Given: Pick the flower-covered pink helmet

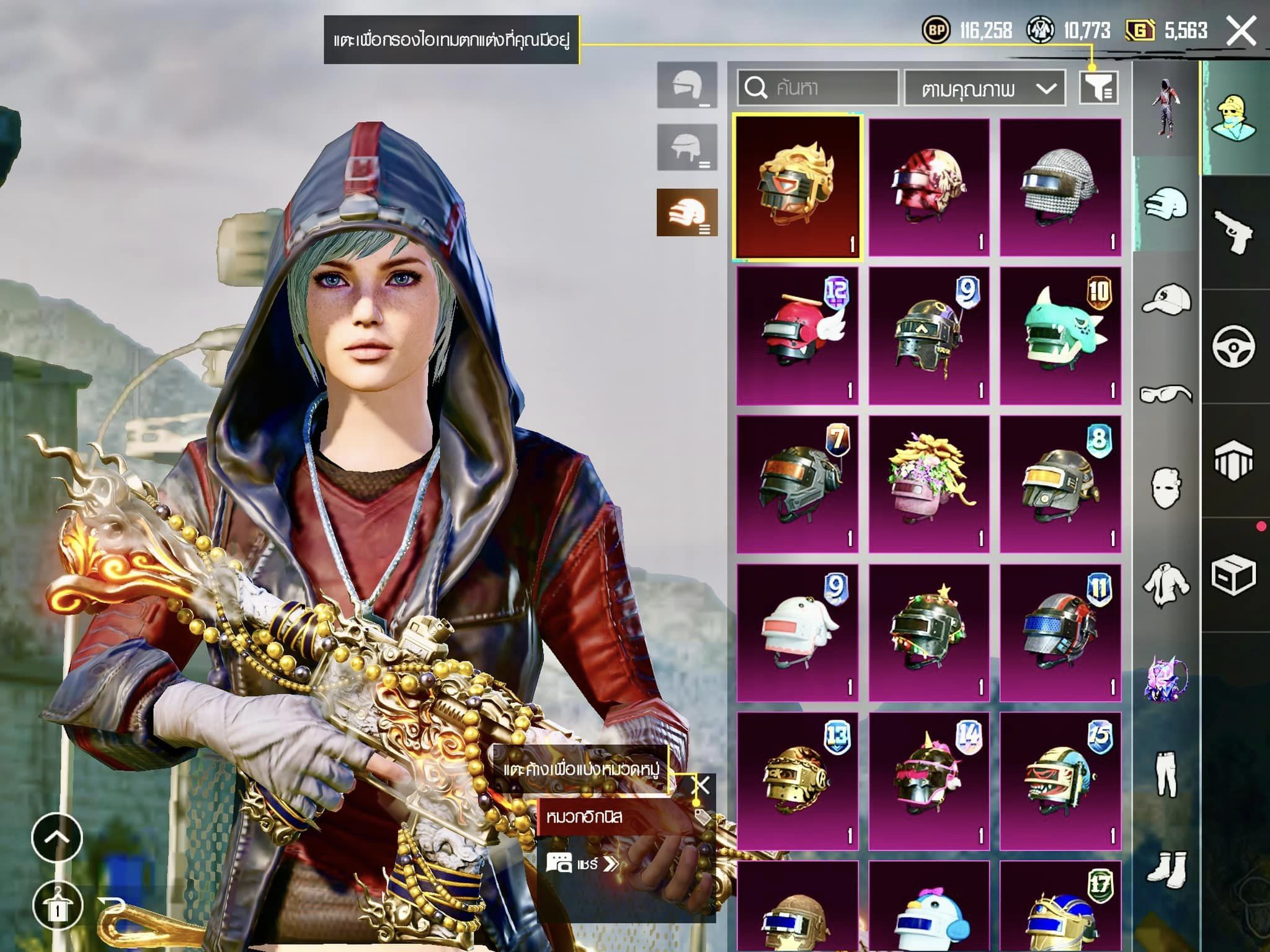Looking at the screenshot, I should click(929, 484).
